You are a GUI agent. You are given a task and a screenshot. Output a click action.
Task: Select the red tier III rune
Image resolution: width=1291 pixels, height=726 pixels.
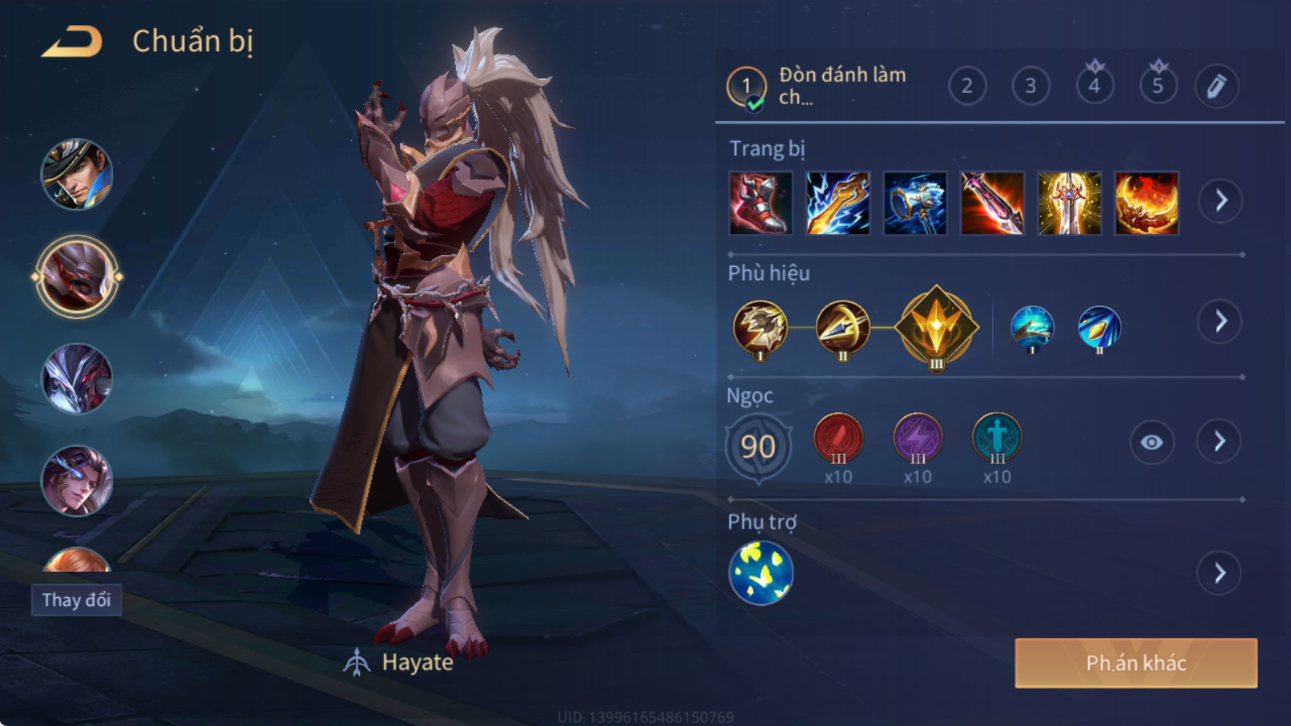[838, 438]
